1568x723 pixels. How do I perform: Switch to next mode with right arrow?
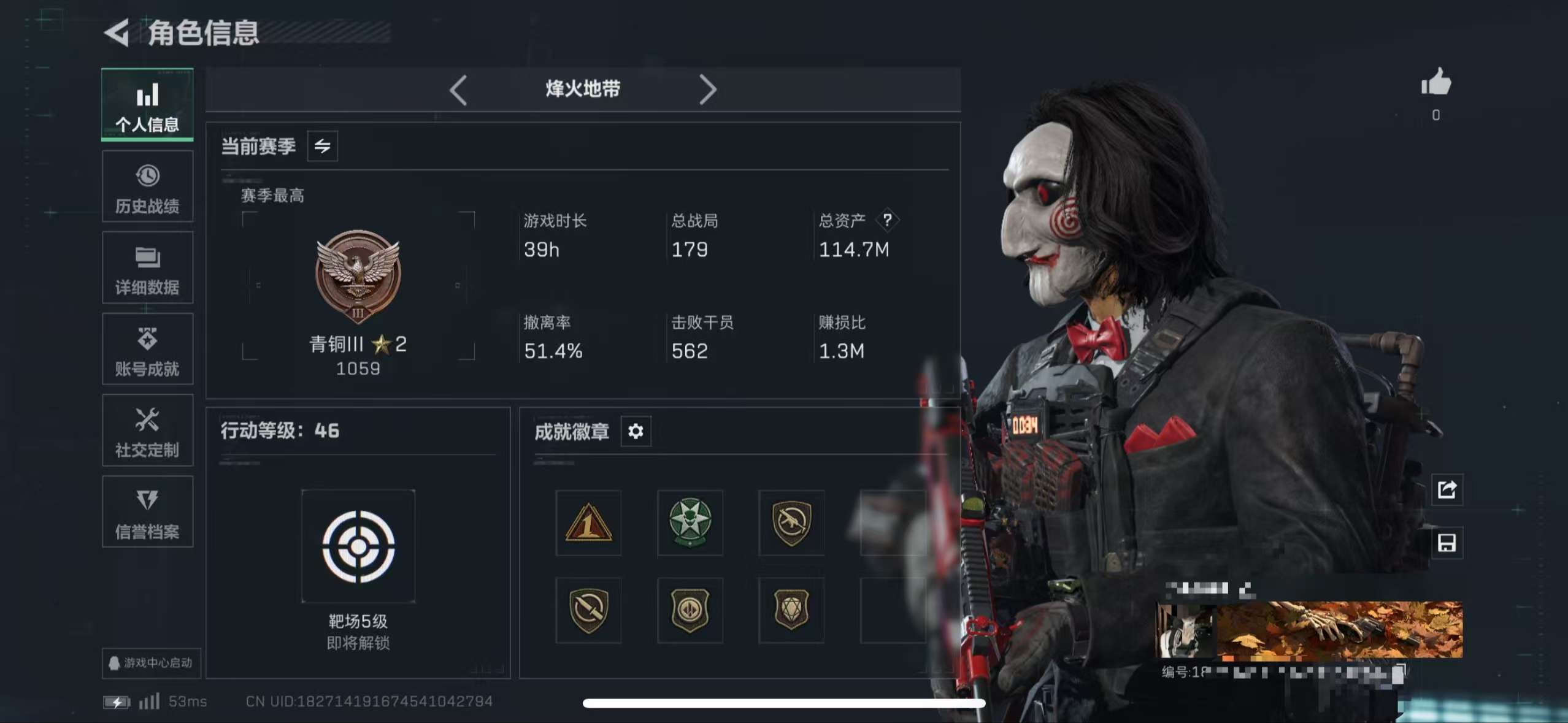709,90
